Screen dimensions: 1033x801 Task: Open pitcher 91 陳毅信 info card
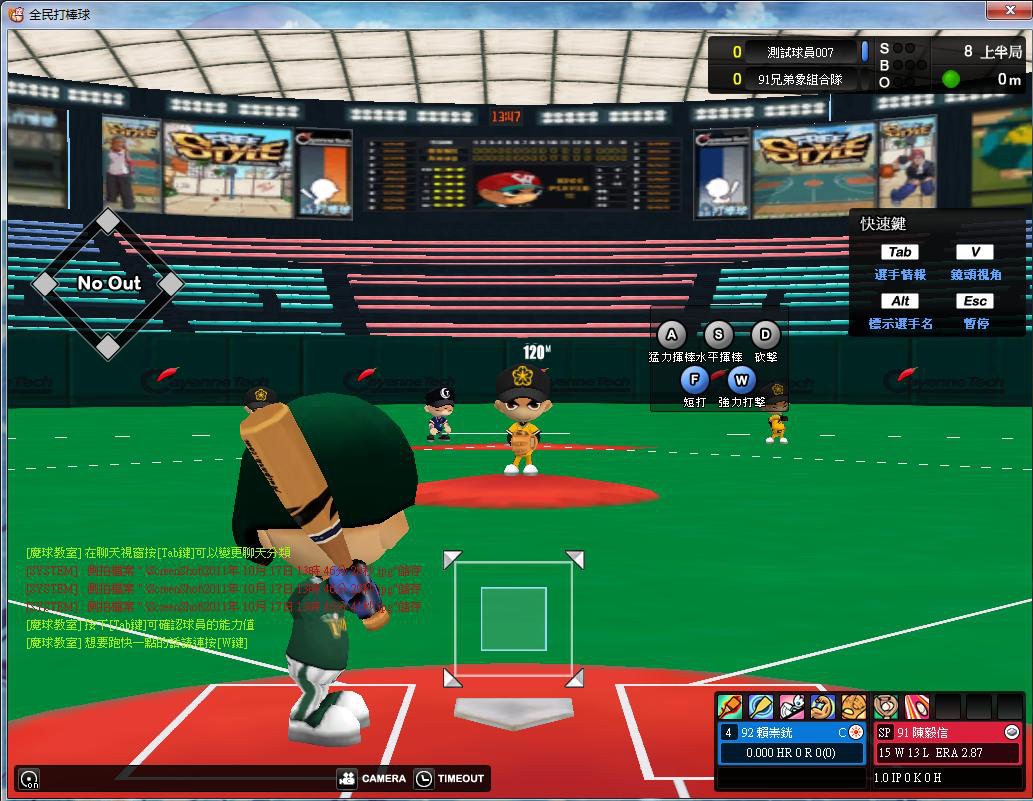(x=947, y=732)
